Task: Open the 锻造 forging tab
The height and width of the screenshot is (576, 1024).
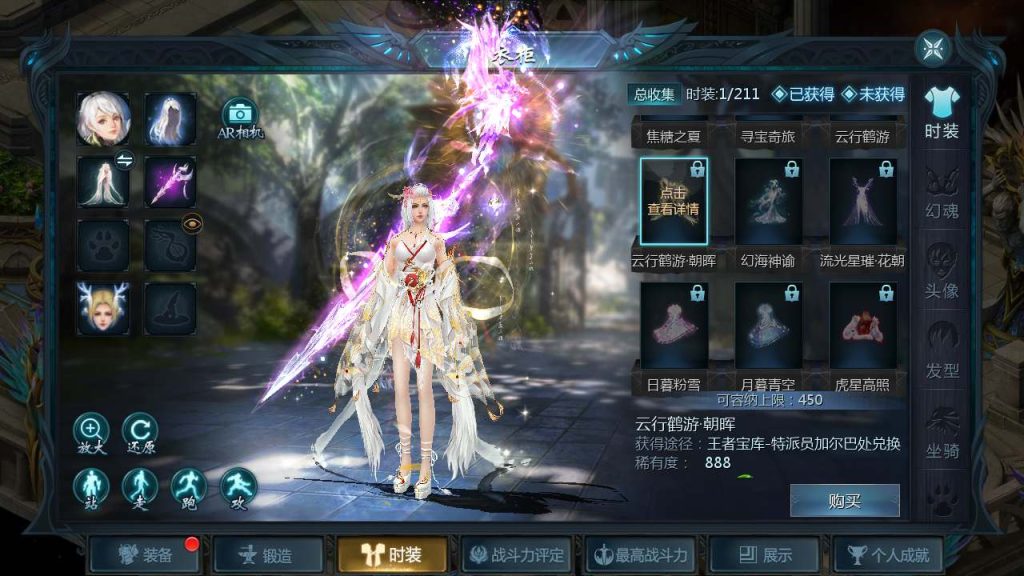Action: [x=268, y=554]
